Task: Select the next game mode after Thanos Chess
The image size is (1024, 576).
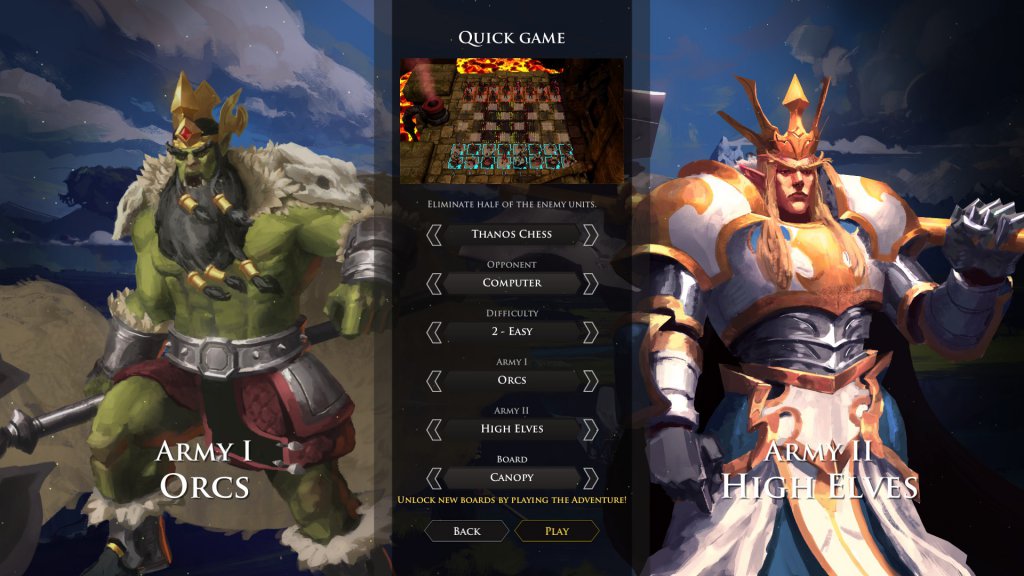Action: [x=591, y=235]
